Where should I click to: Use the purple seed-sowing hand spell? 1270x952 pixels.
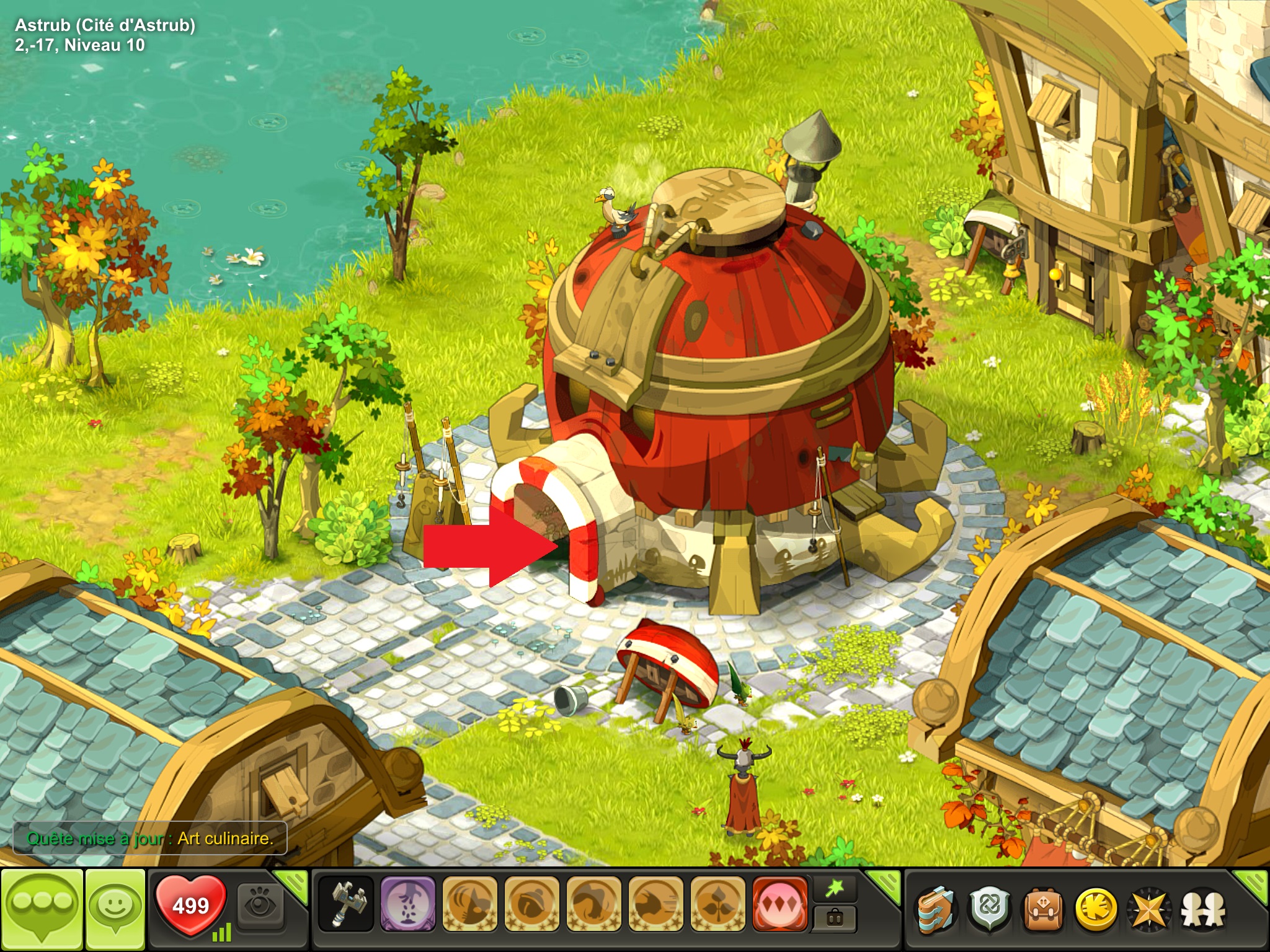[x=407, y=905]
